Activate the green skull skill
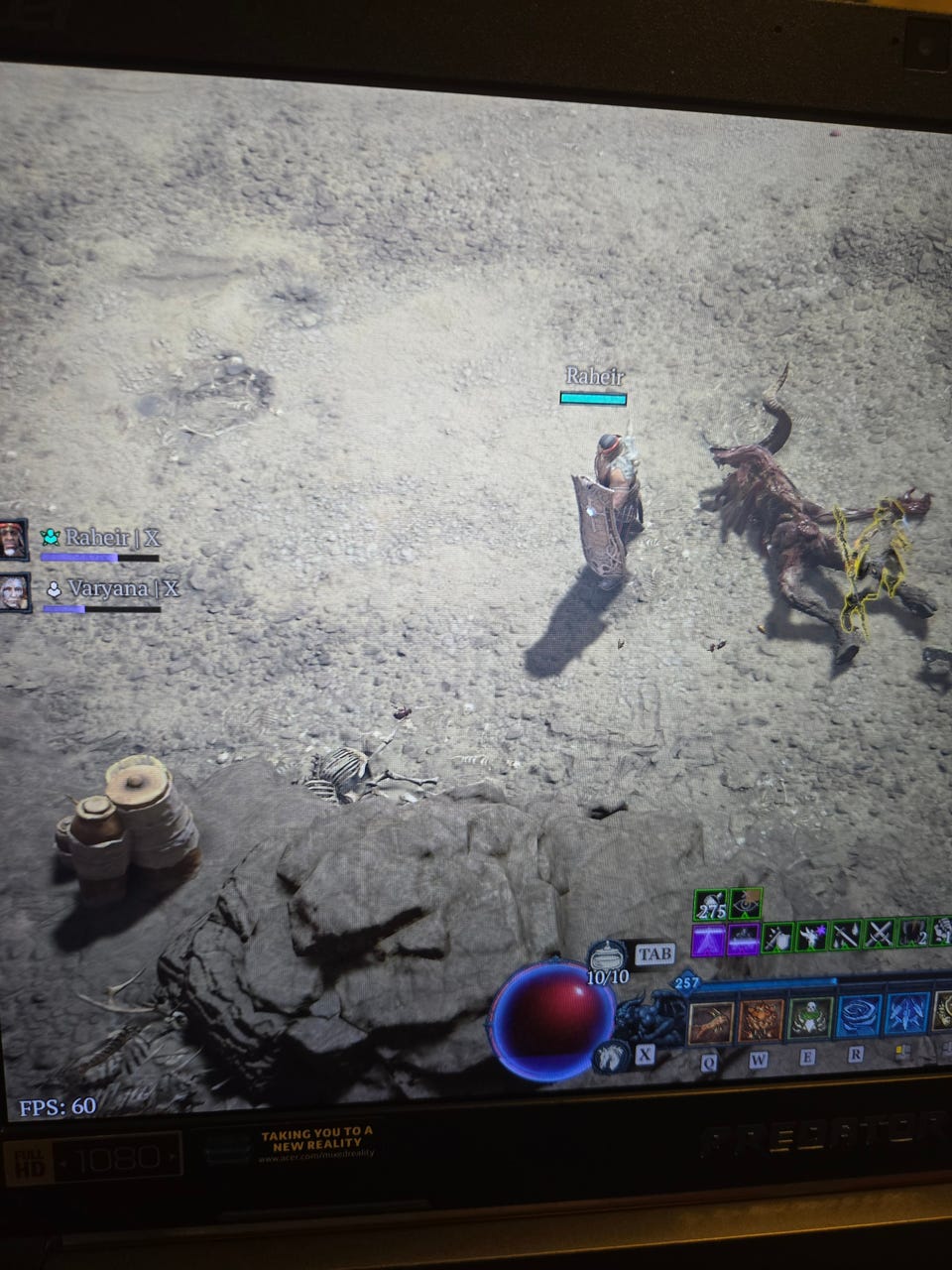The width and height of the screenshot is (952, 1270). click(809, 1019)
